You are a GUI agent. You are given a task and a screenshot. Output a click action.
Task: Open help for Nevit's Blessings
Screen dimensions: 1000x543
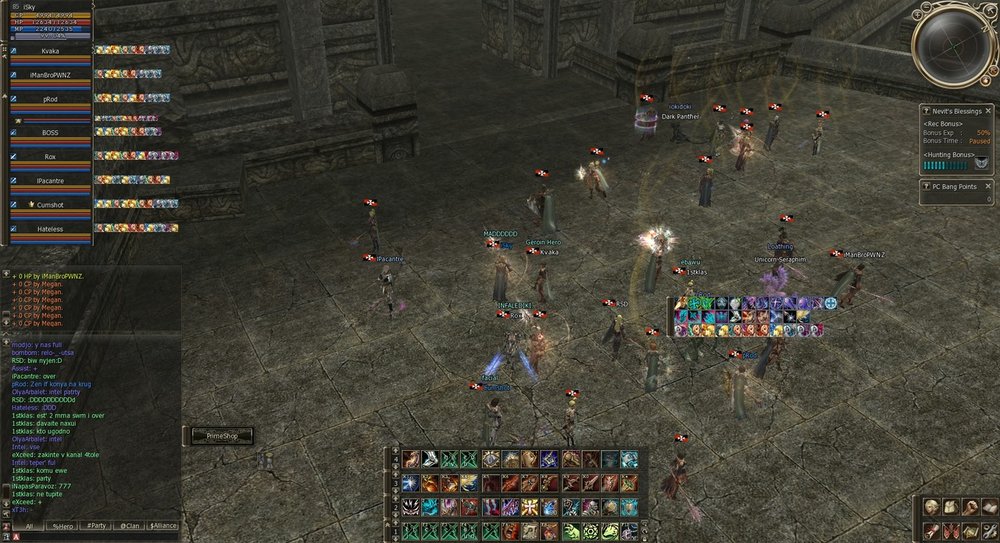(x=926, y=111)
